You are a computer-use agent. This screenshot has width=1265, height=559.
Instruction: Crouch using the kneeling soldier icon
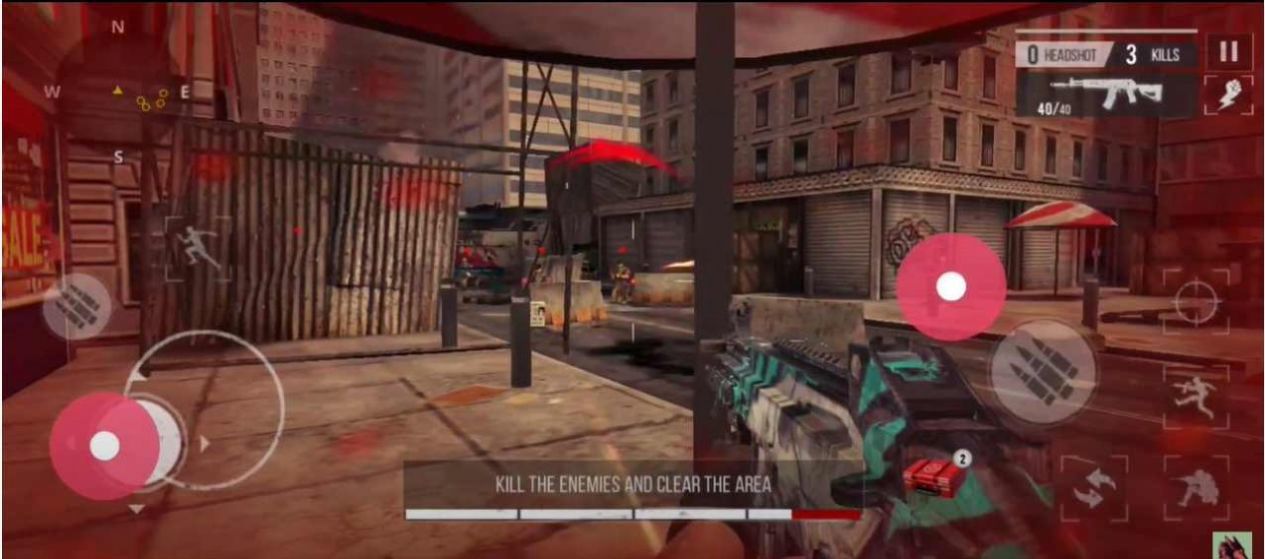[1195, 489]
